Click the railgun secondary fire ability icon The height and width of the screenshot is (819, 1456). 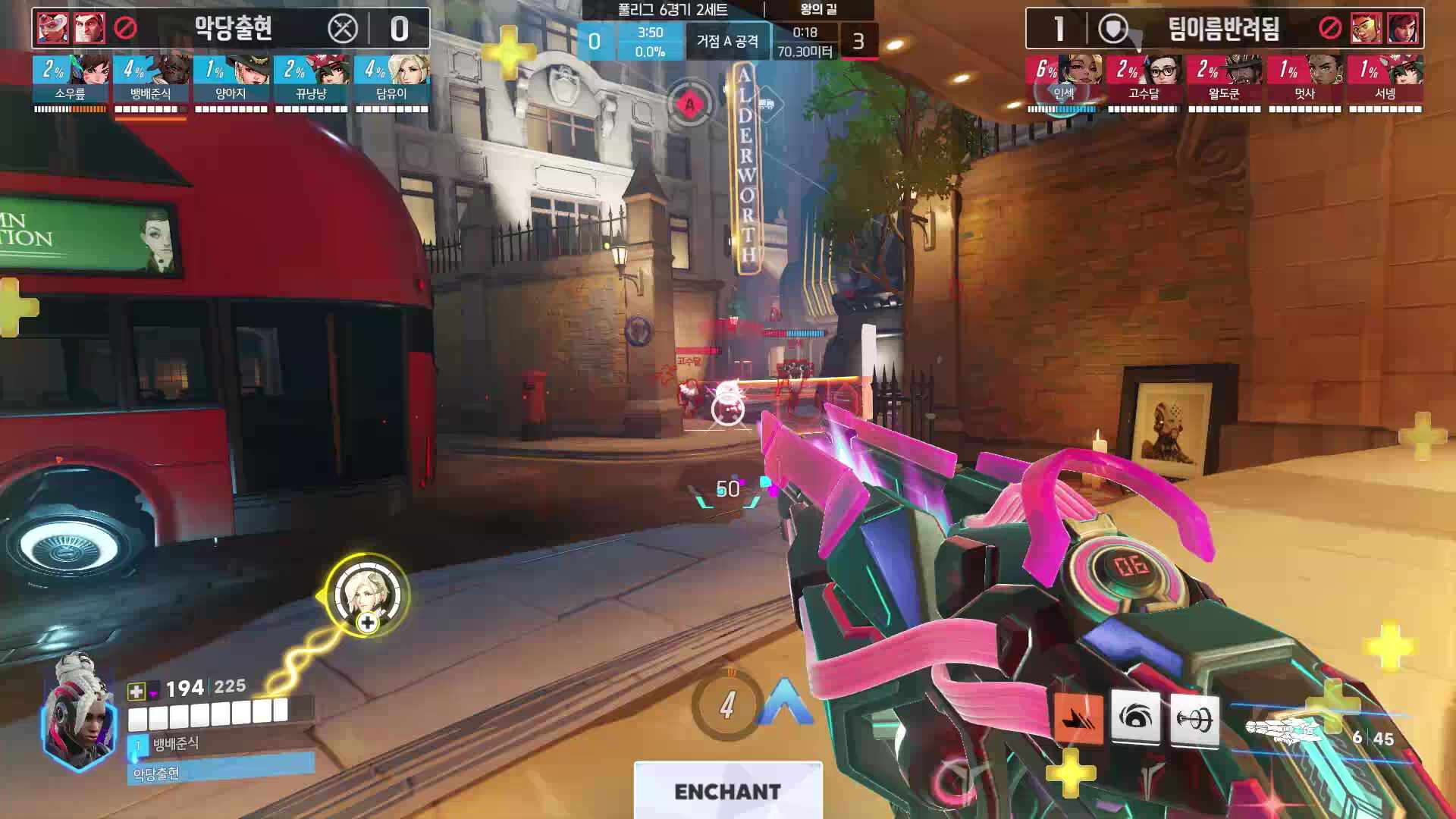click(1195, 718)
